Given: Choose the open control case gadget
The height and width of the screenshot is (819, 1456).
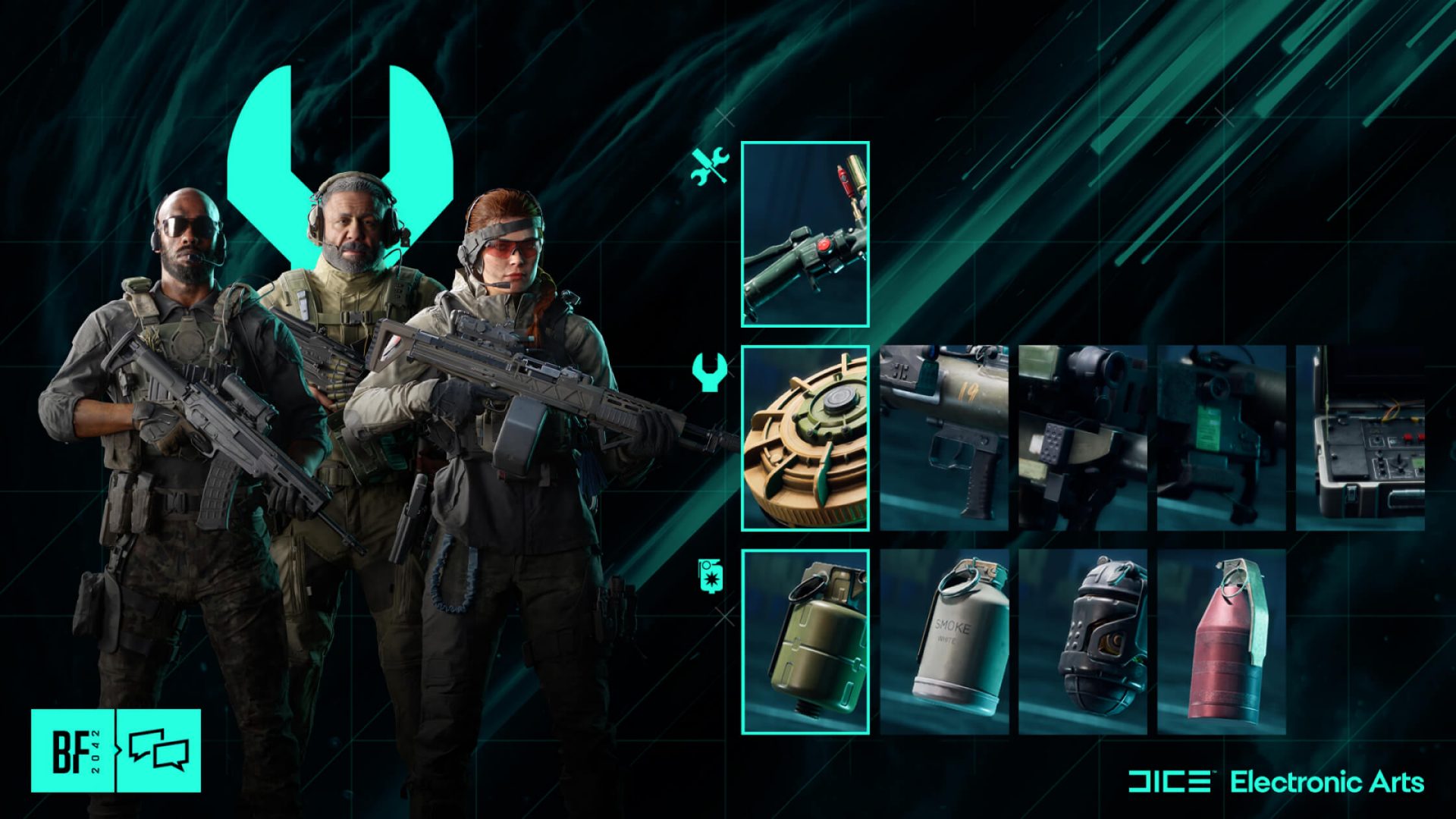Looking at the screenshot, I should tap(1360, 438).
